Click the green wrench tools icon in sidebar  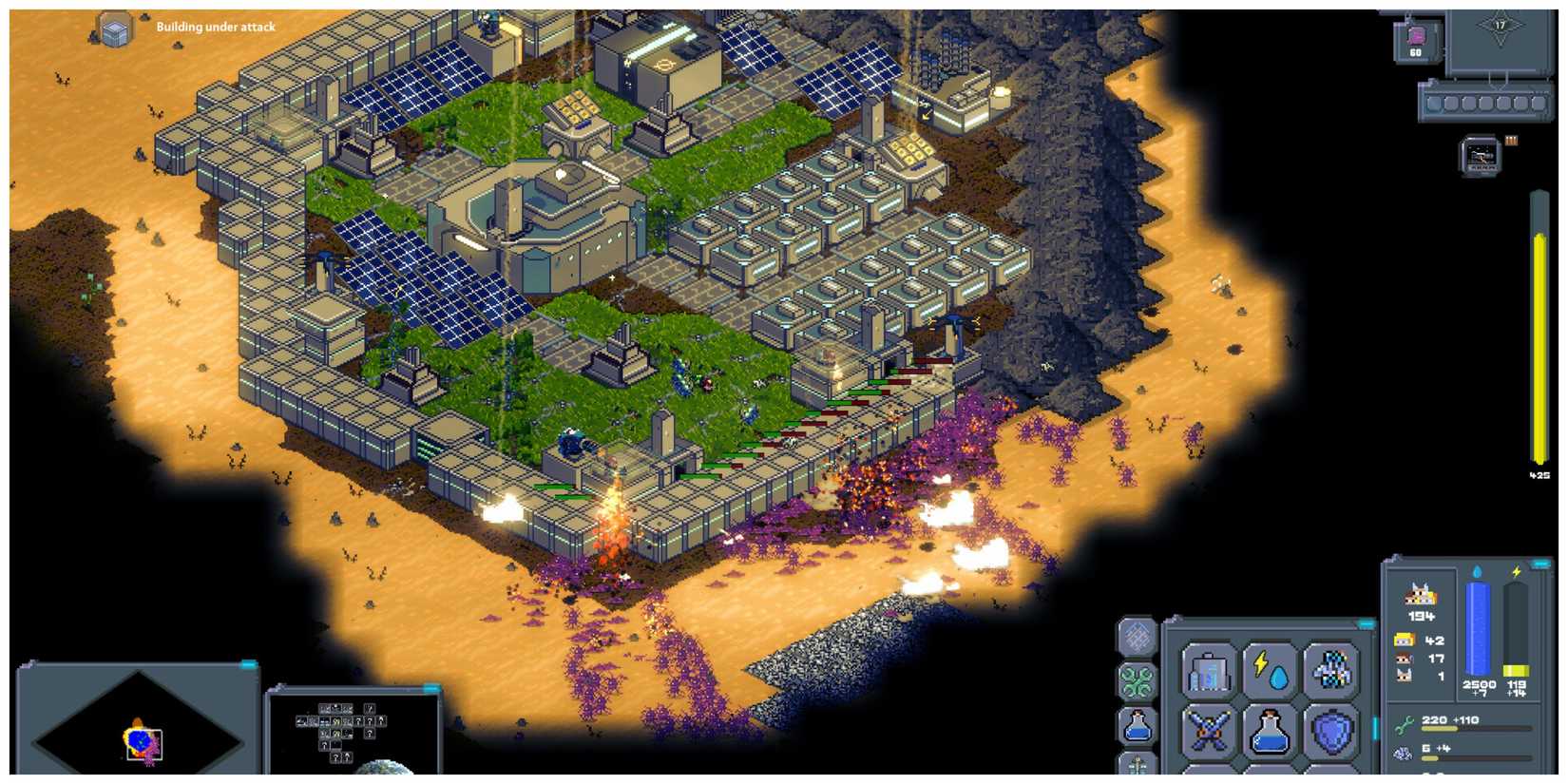[1136, 679]
